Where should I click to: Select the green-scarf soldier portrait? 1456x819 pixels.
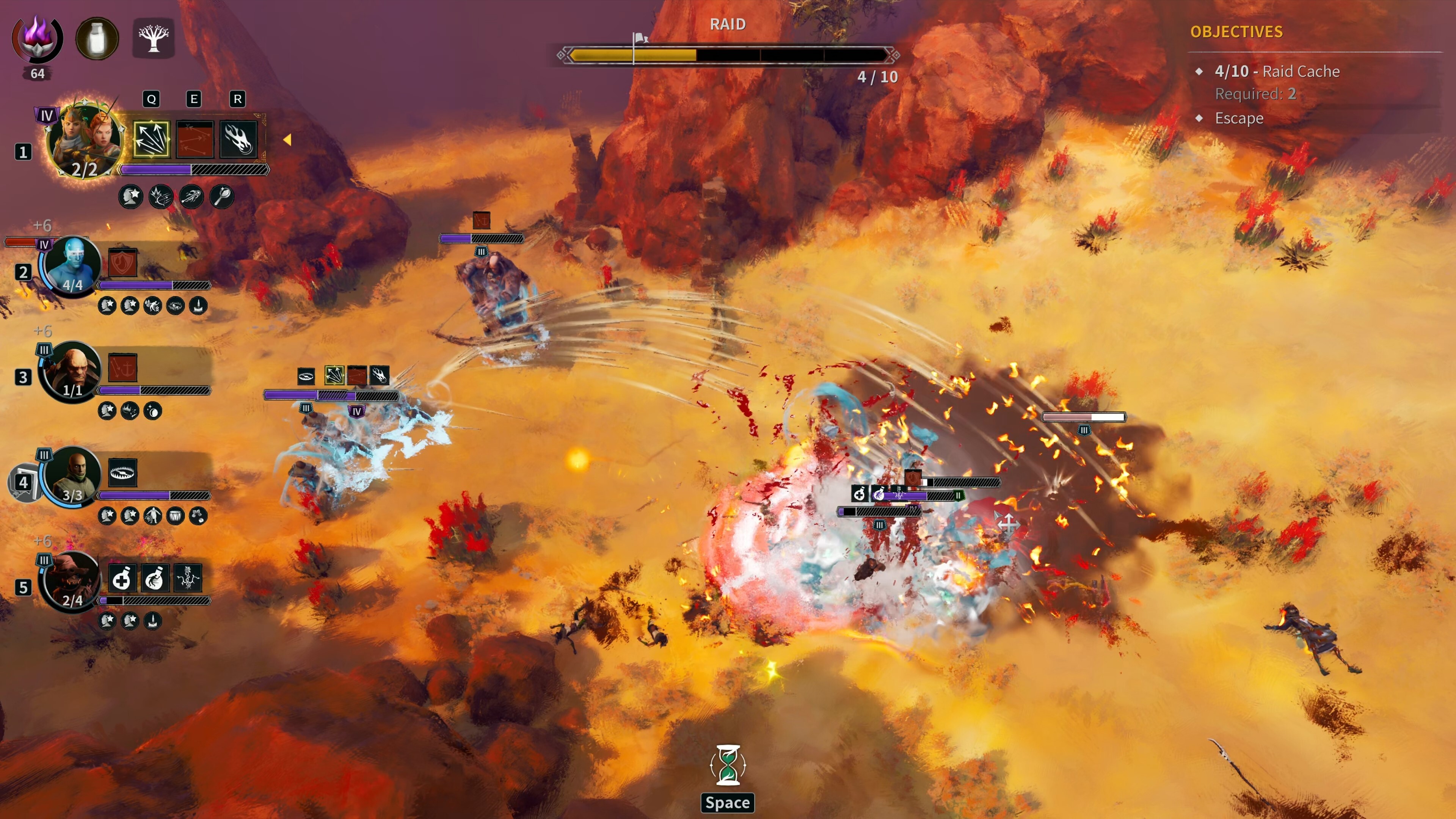coord(72,475)
